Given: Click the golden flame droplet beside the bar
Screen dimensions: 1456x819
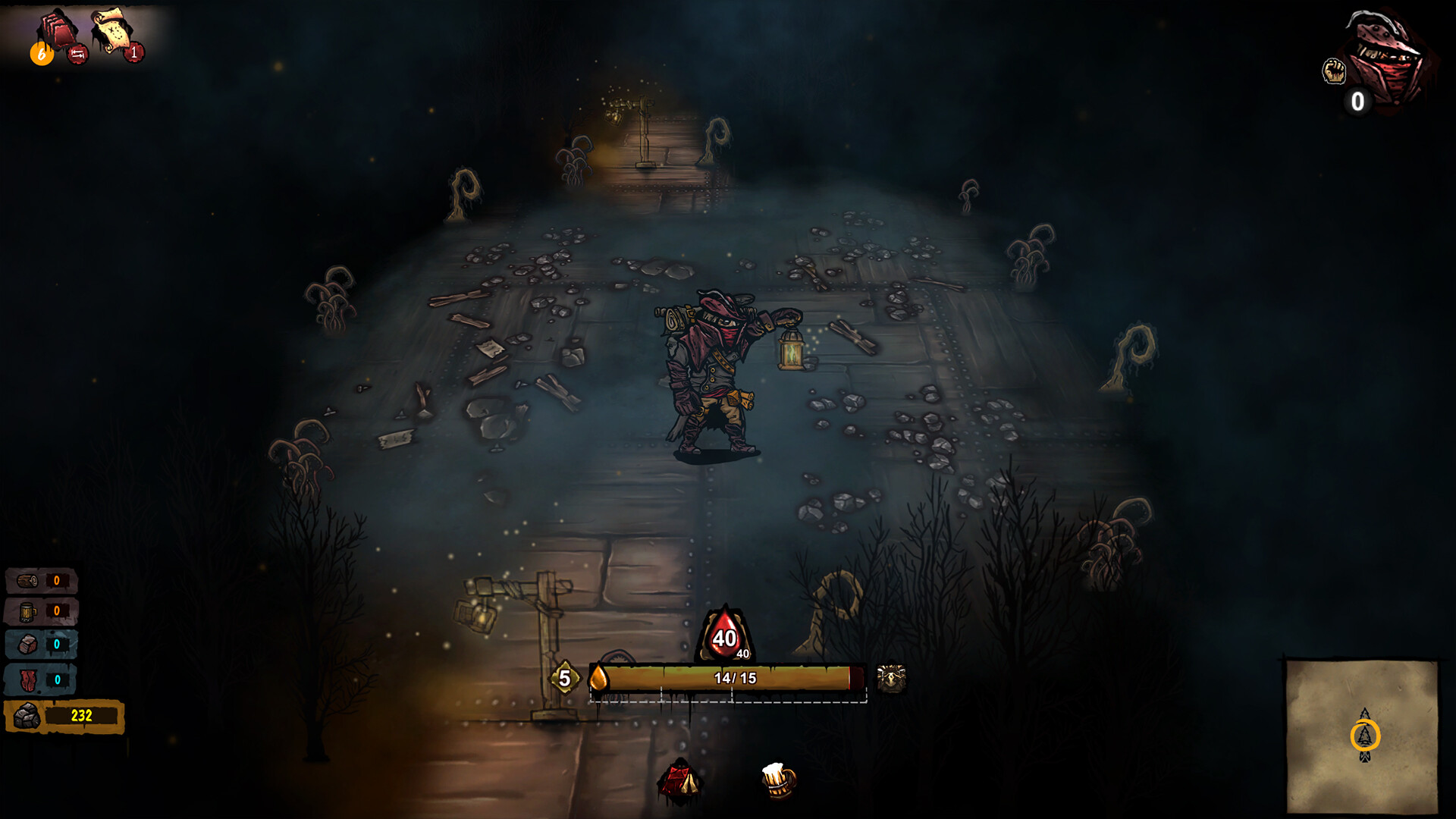Looking at the screenshot, I should (x=598, y=677).
